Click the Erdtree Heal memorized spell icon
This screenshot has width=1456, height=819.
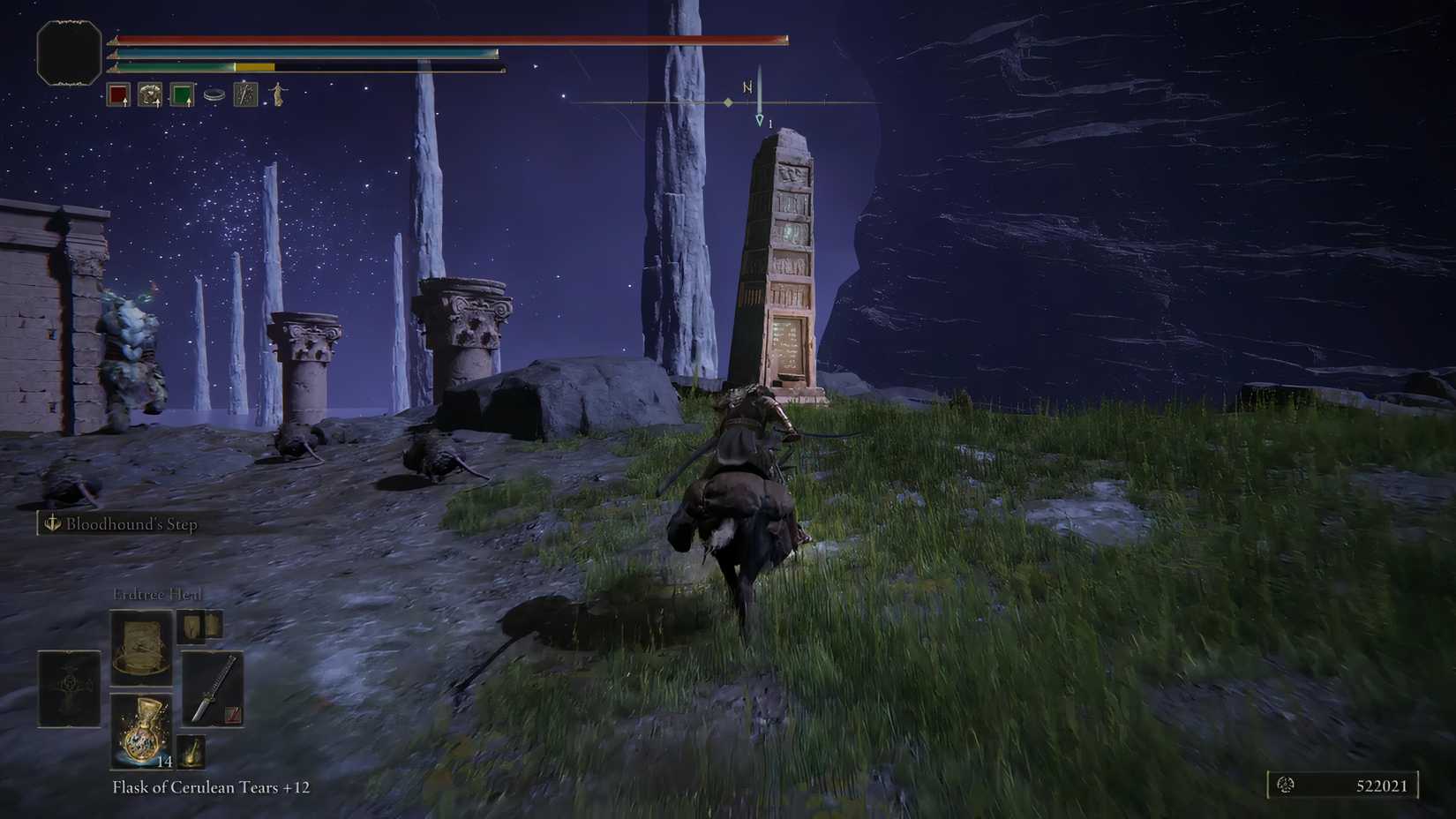(143, 649)
